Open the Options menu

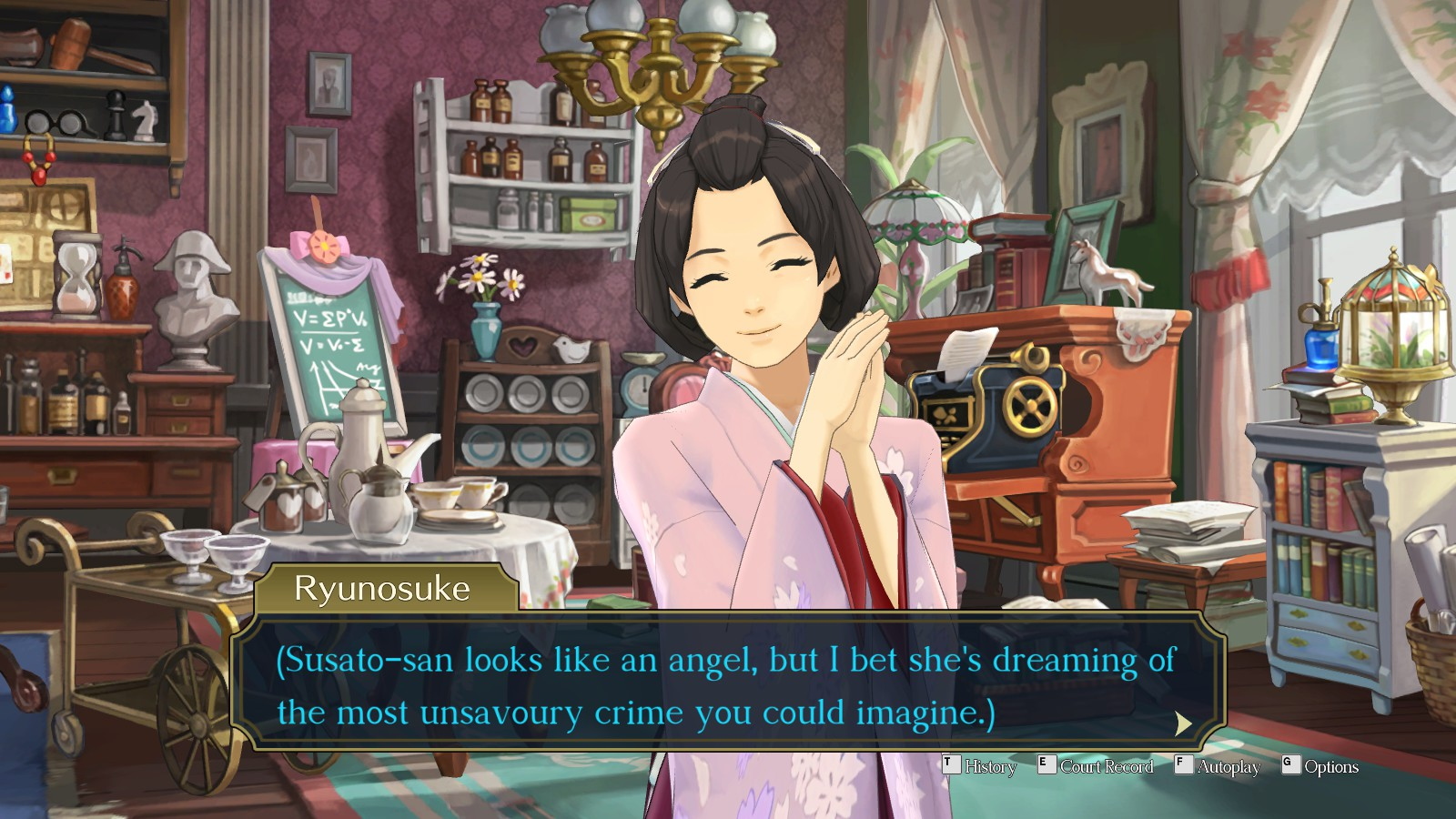pyautogui.click(x=1332, y=767)
